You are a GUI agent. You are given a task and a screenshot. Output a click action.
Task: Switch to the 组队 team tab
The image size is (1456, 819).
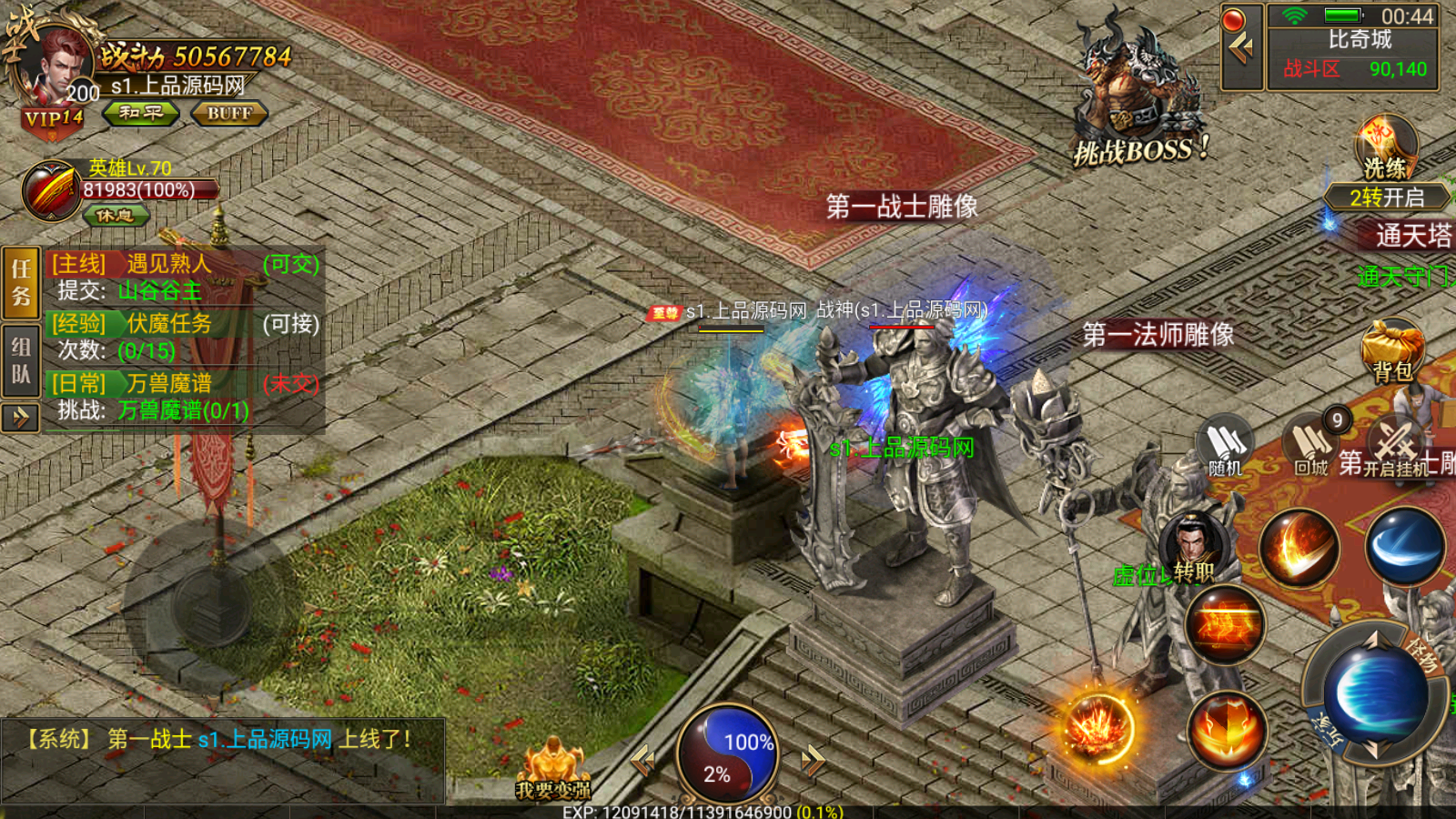(21, 360)
